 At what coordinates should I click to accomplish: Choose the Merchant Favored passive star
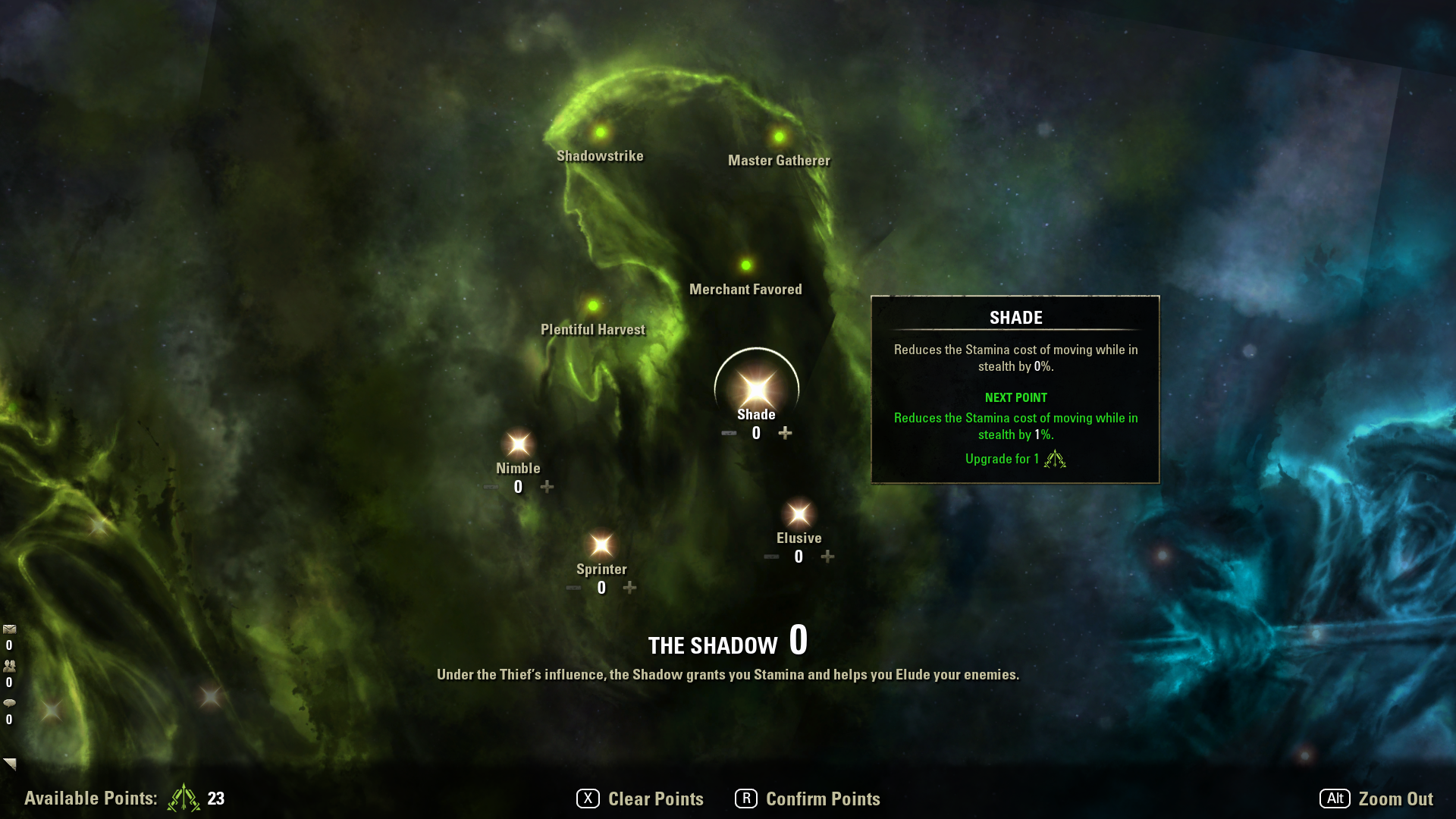746,265
